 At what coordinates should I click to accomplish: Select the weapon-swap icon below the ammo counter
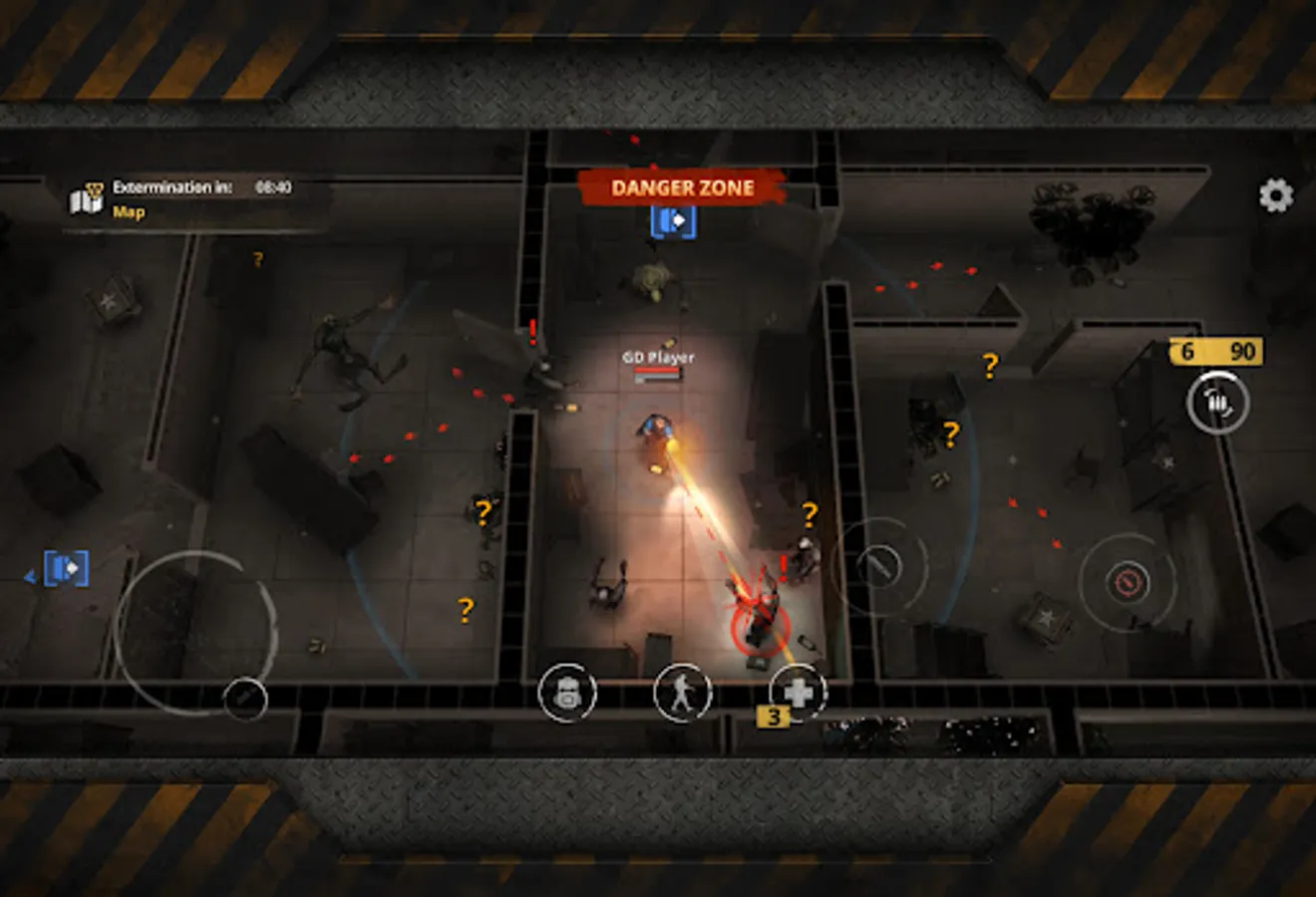click(x=1219, y=403)
